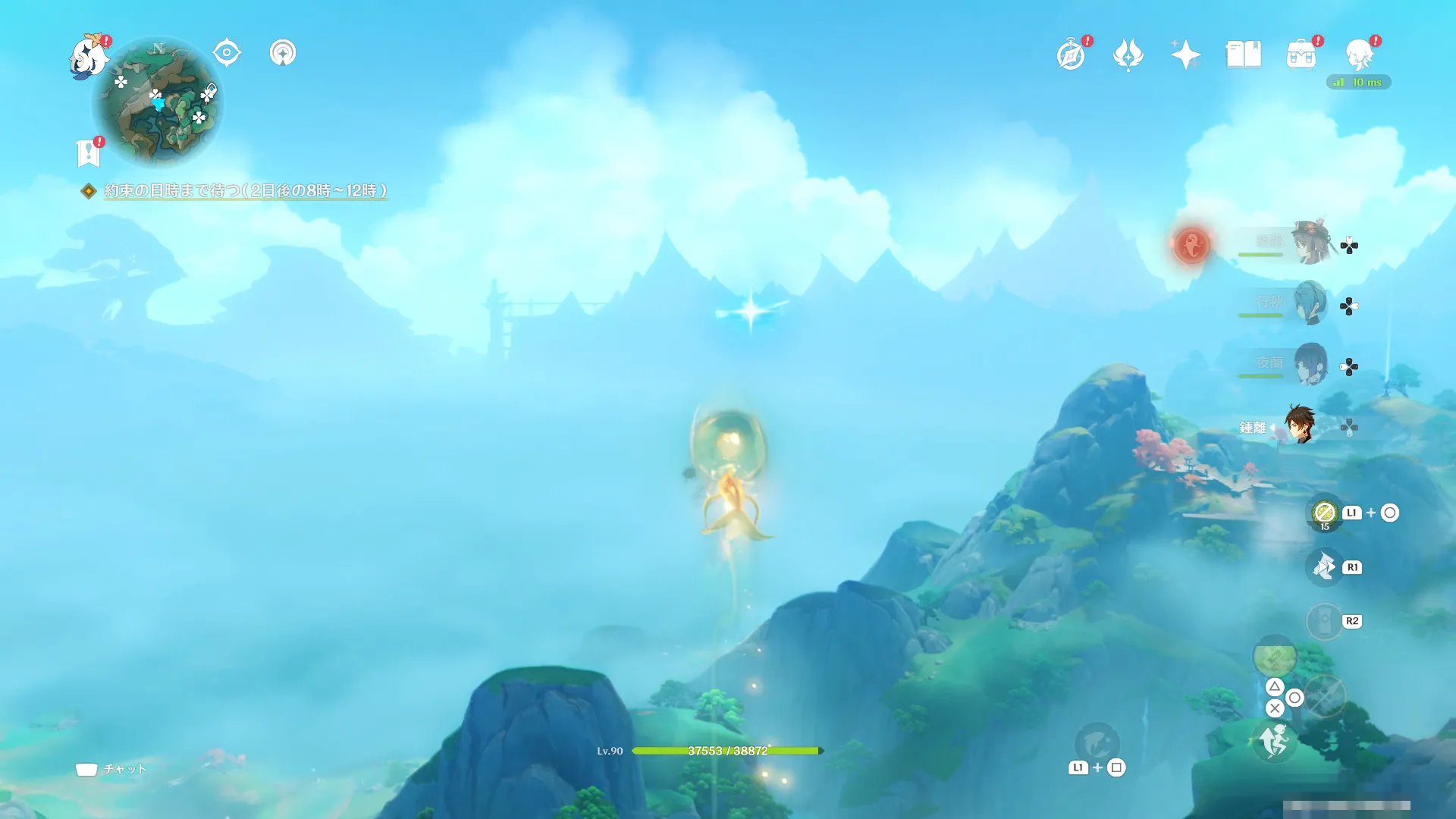
Task: Open the Wish star icon
Action: [x=1185, y=55]
